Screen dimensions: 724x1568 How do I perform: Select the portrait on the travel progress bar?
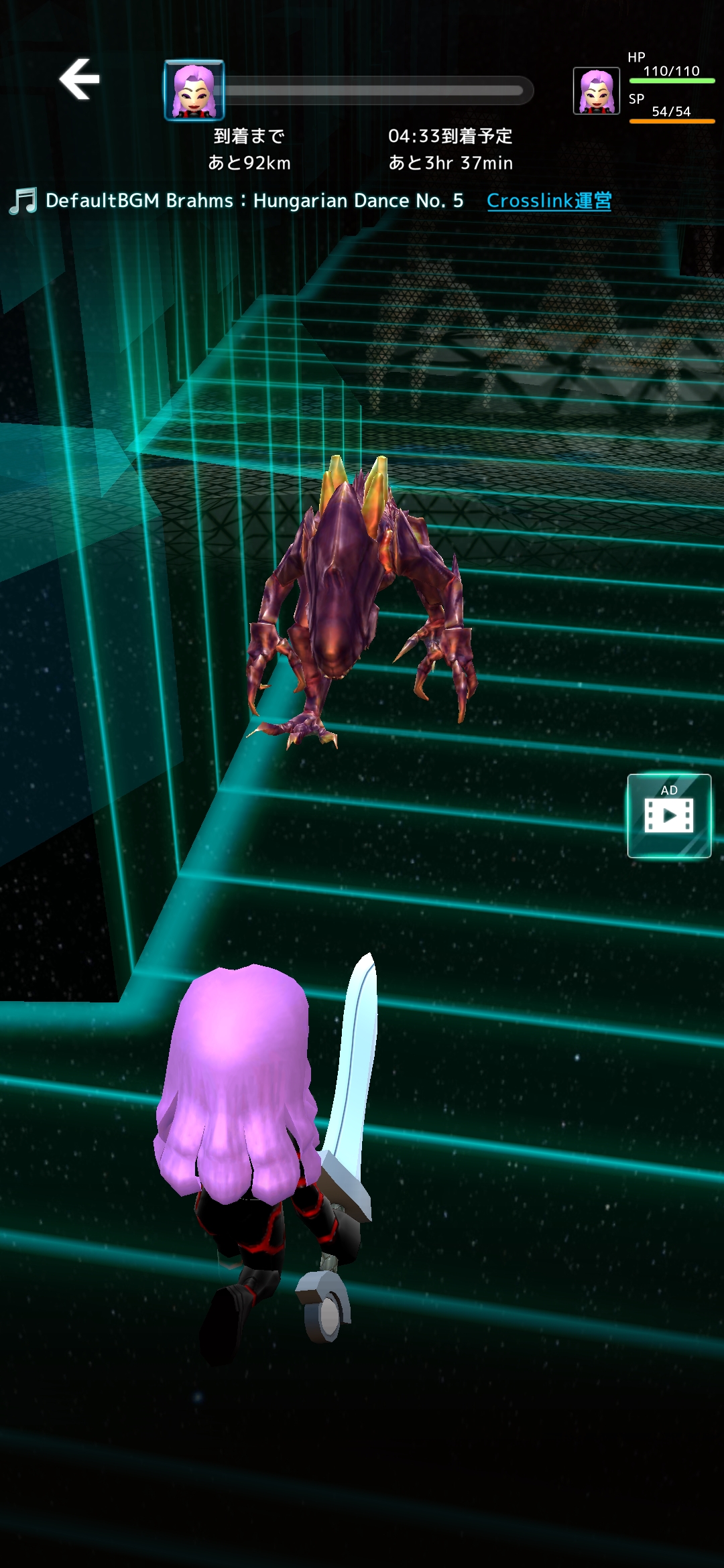(194, 90)
